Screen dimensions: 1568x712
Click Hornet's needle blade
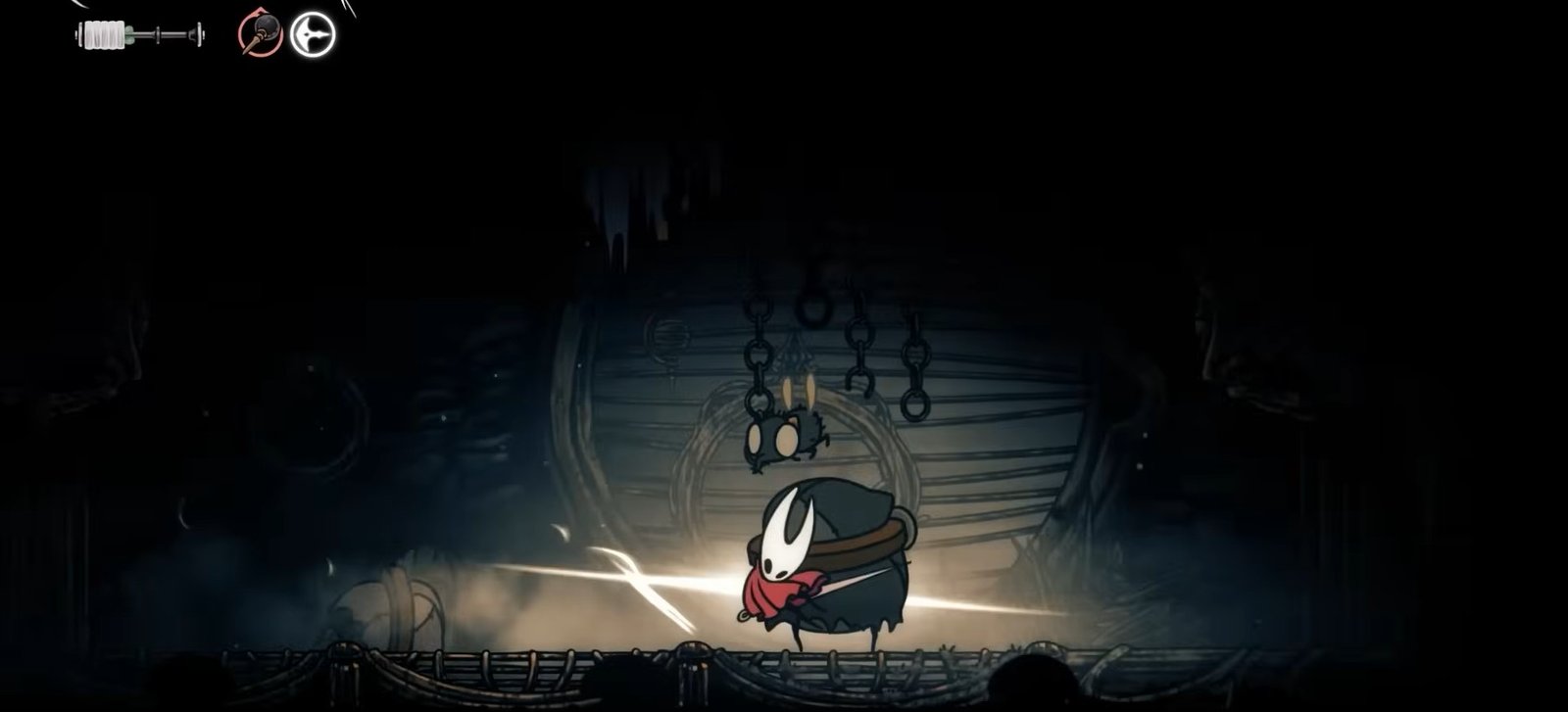tap(855, 580)
